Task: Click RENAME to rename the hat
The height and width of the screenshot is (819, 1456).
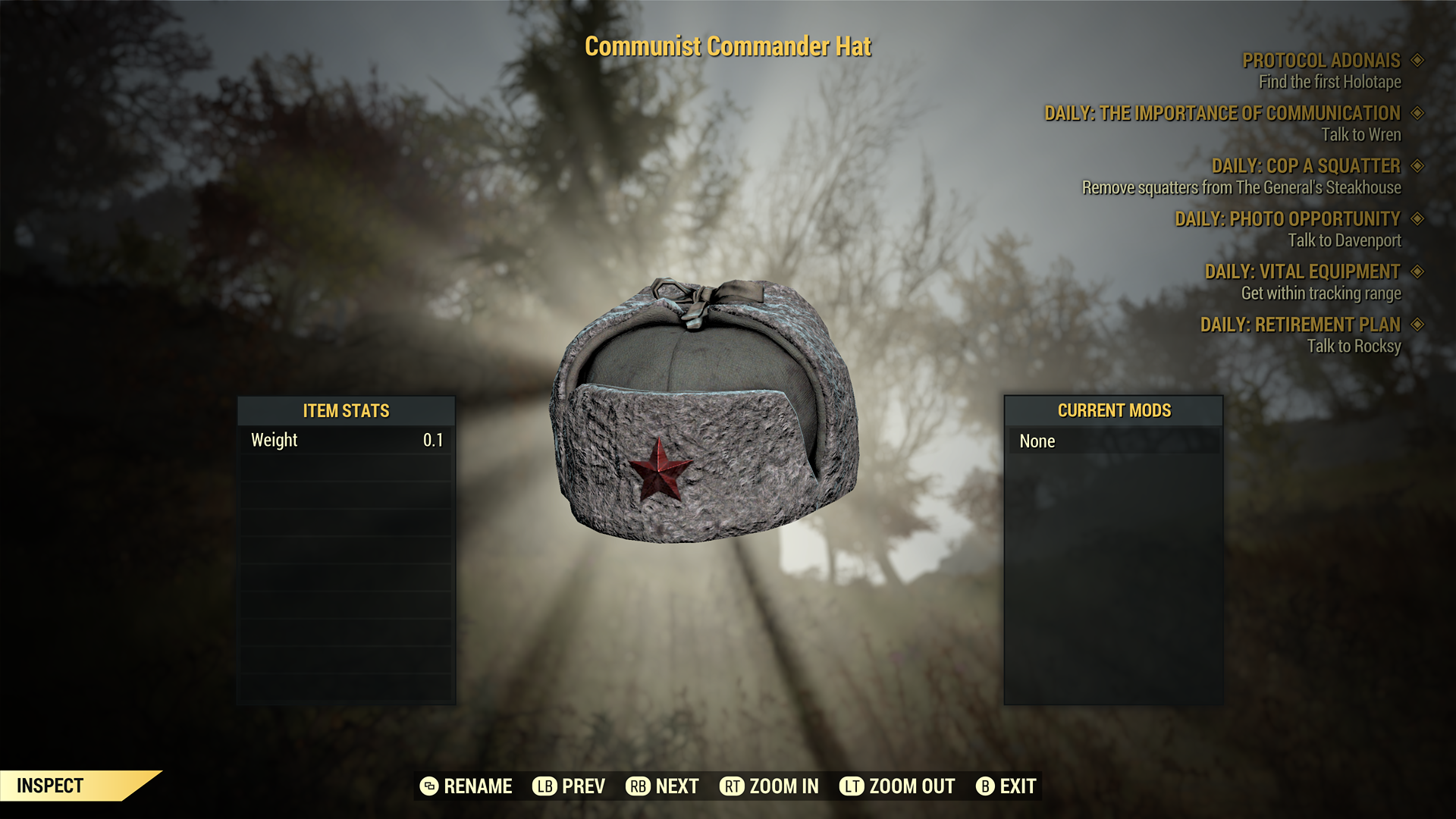Action: pos(476,786)
